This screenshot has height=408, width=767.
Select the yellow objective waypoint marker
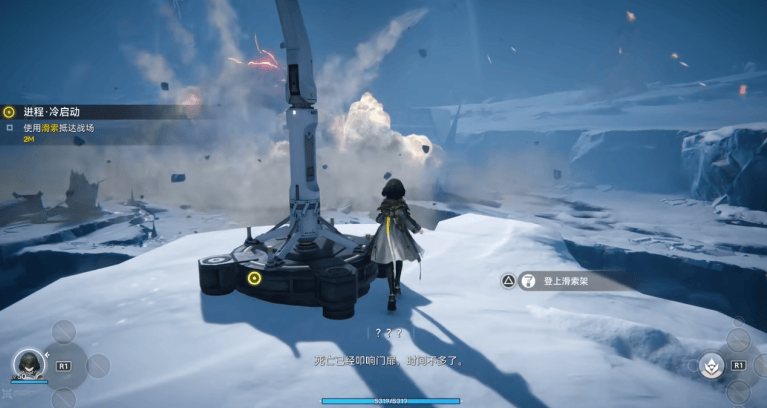coord(254,278)
